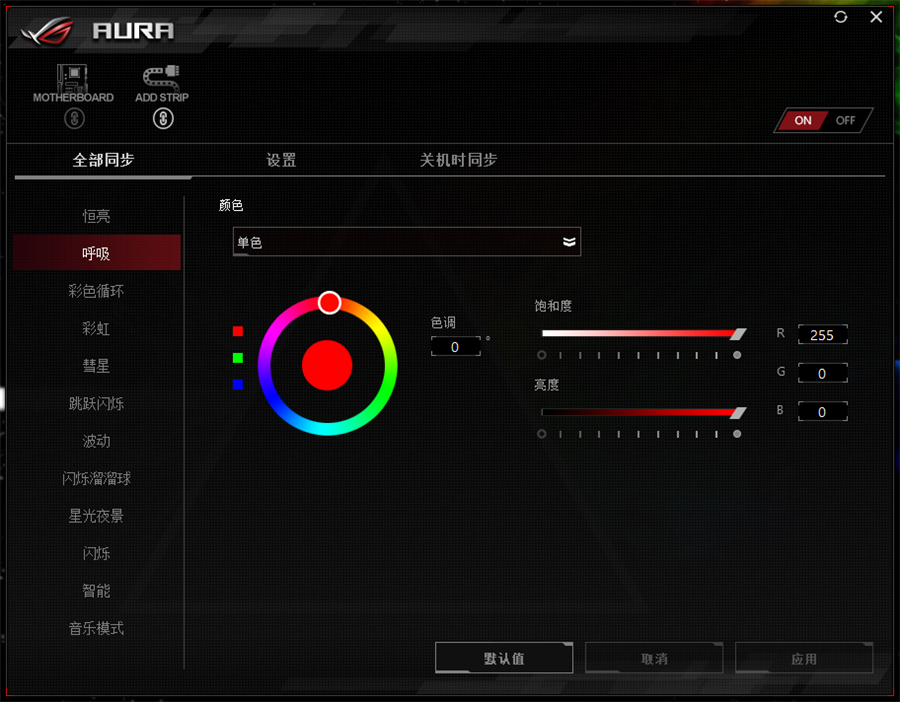Select the 恒亮 lighting effect
Viewport: 900px width, 702px height.
[x=96, y=216]
